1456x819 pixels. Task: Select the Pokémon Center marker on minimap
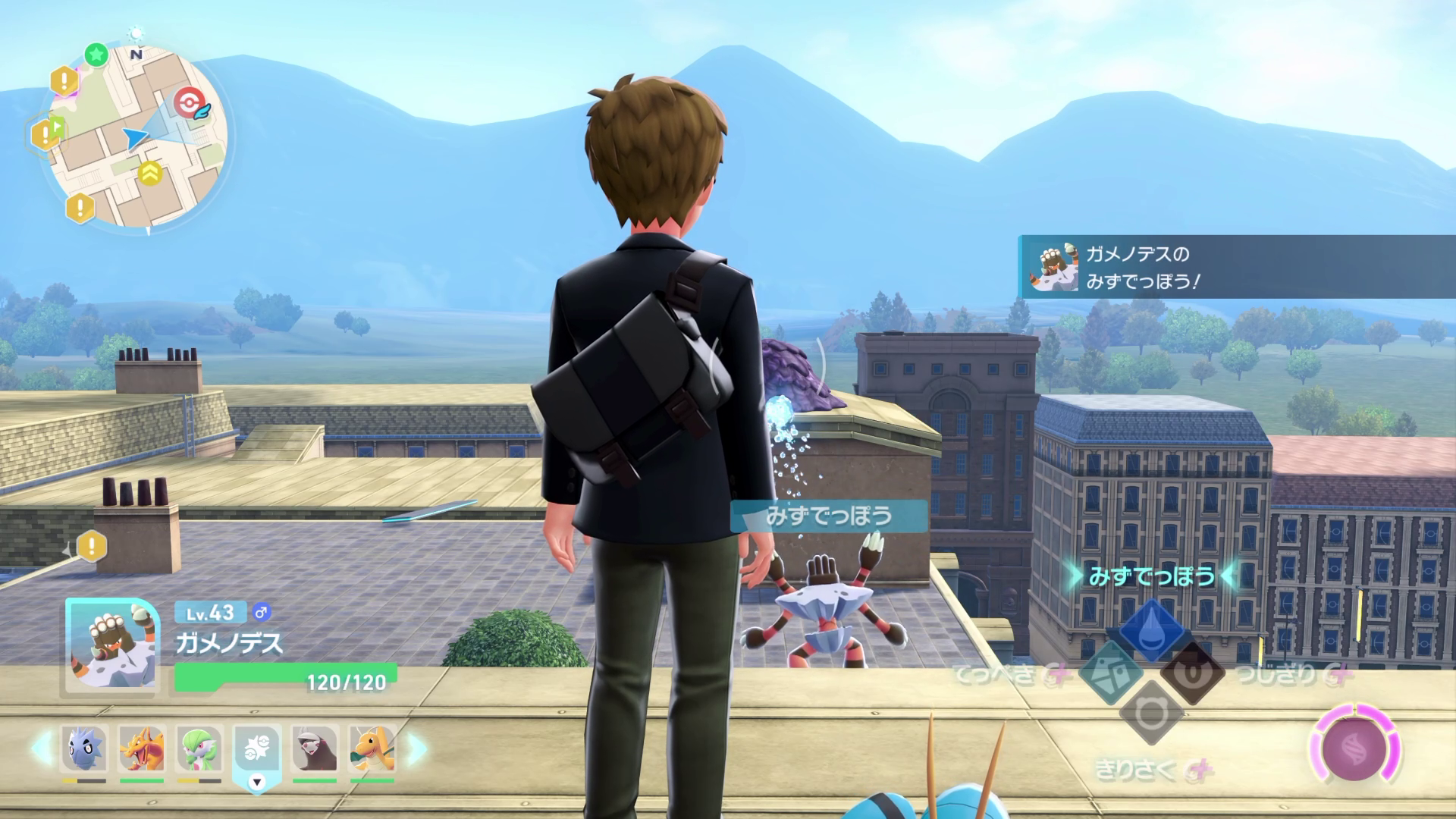click(x=188, y=103)
